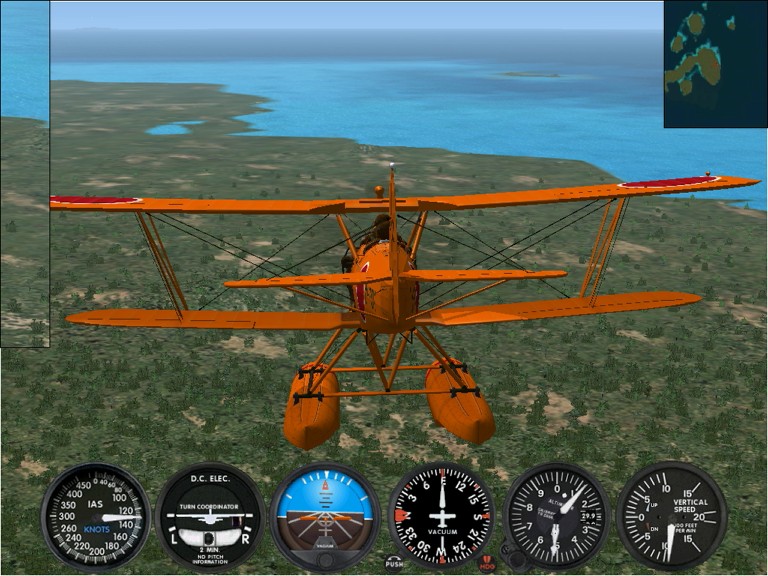Click the PUSH knob below the heading gauge
This screenshot has width=768, height=576.
[x=394, y=562]
